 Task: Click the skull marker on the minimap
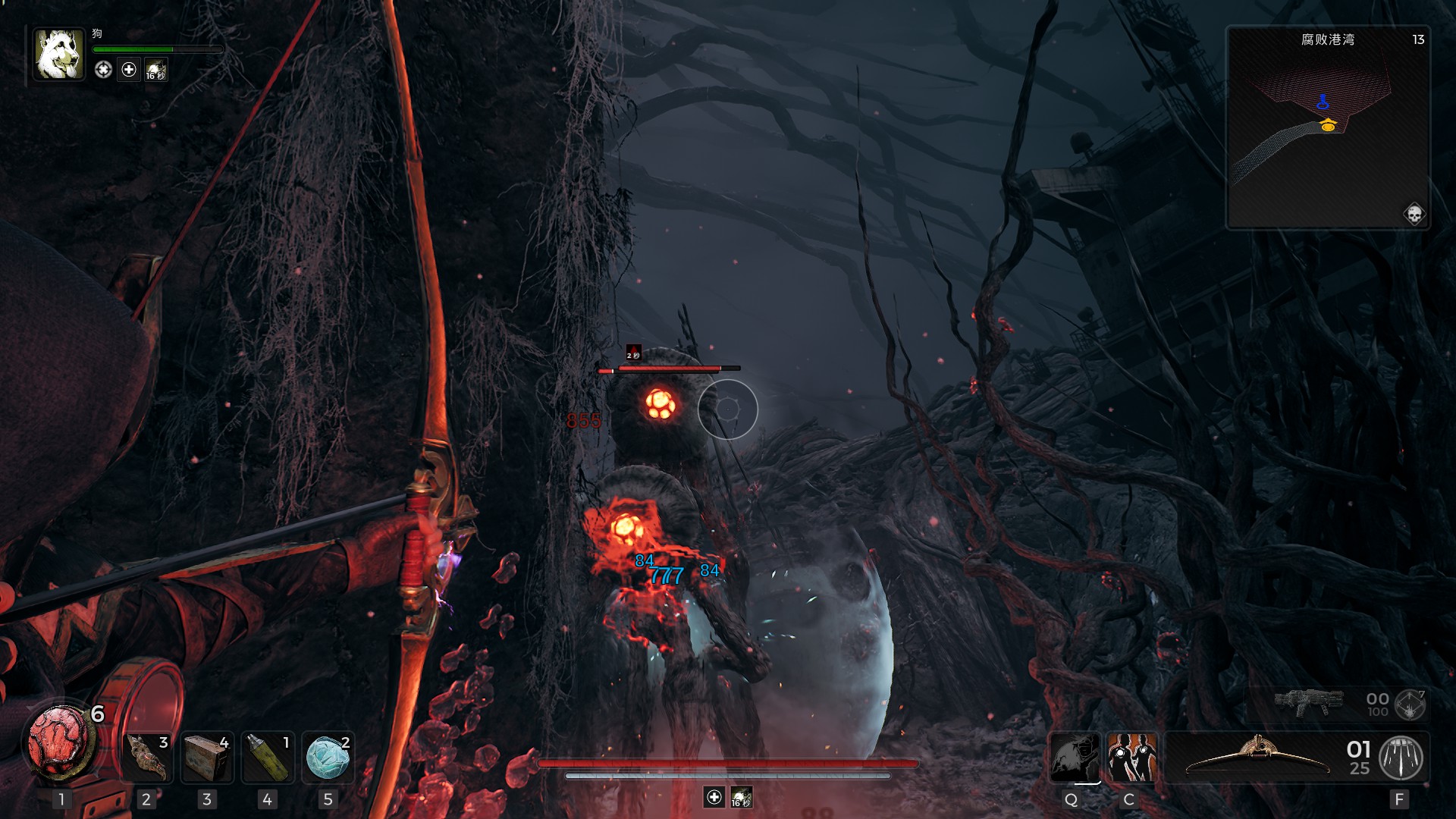pyautogui.click(x=1414, y=215)
